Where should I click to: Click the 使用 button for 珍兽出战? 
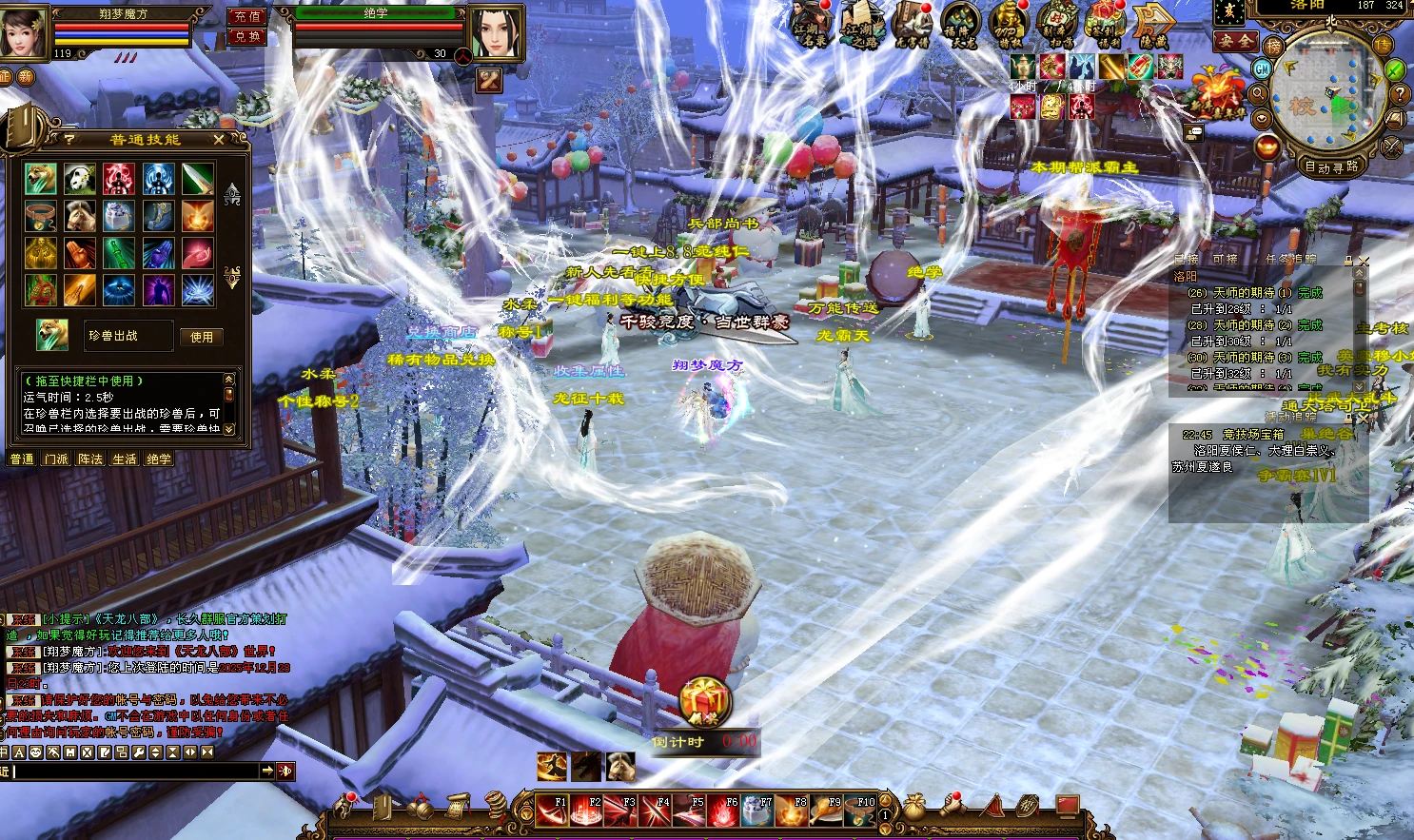tap(201, 337)
